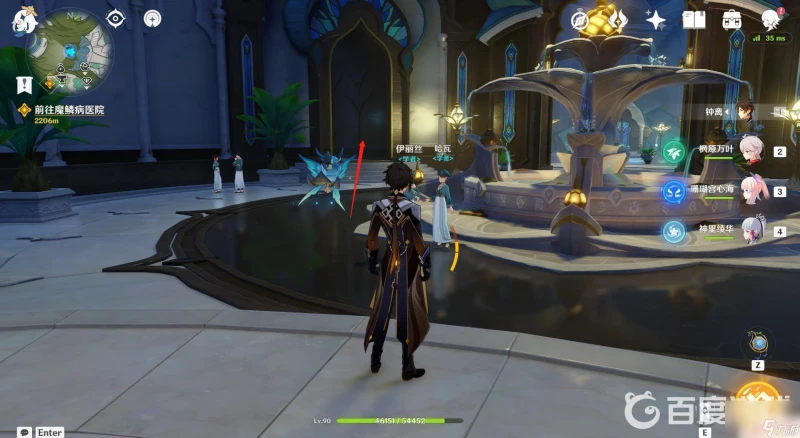Viewport: 800px width, 438px height.
Task: Open the four-pointed star Wish icon
Action: [657, 20]
